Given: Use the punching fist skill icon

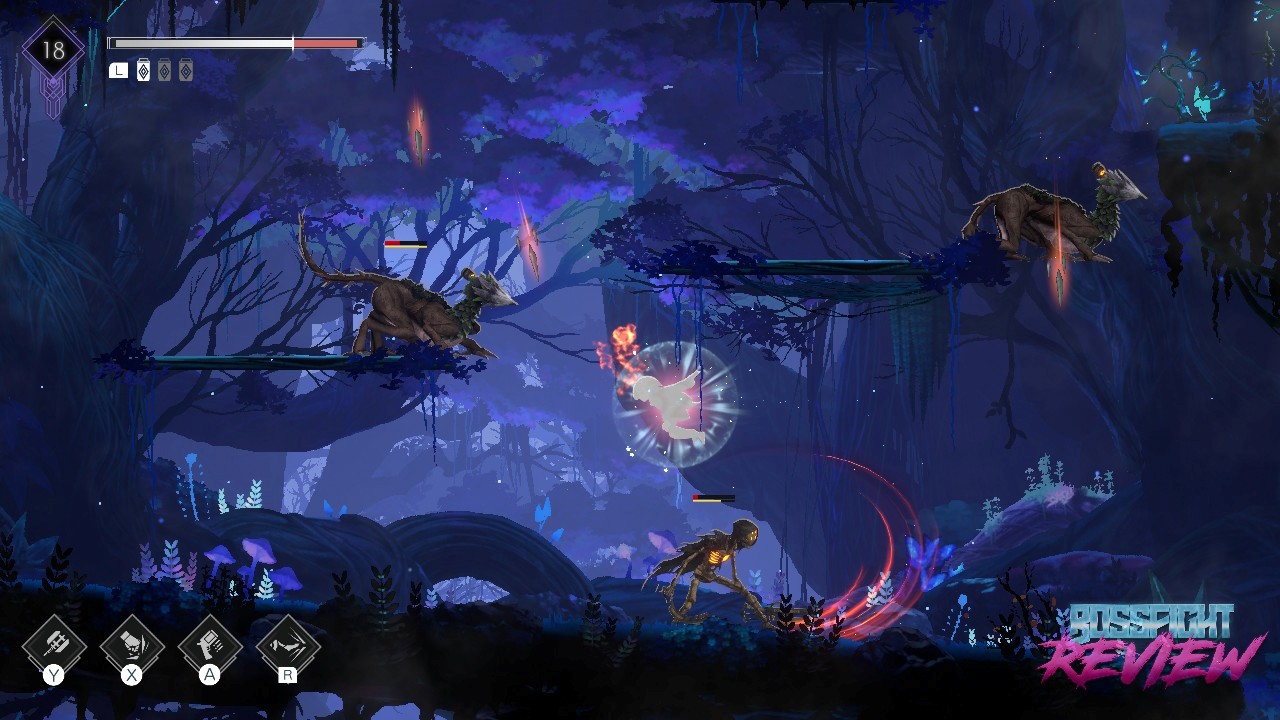Looking at the screenshot, I should (131, 644).
